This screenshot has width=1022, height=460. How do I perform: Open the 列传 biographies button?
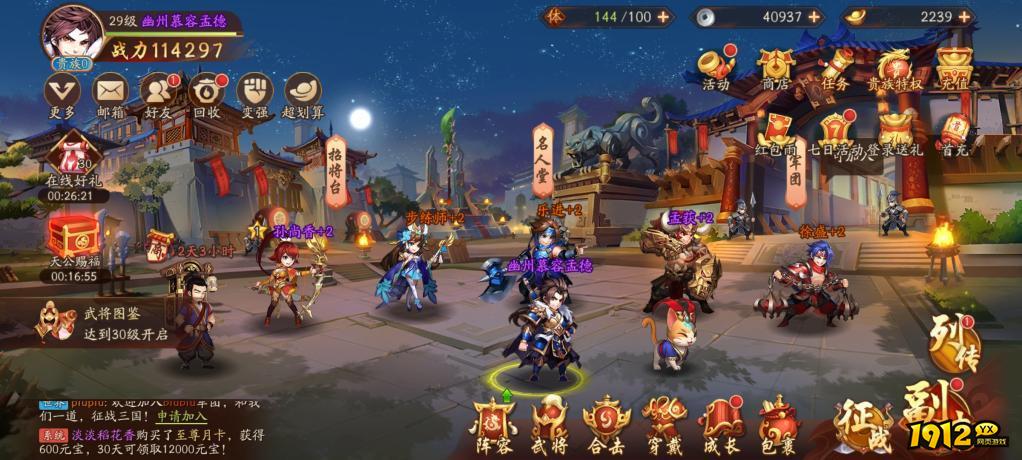click(952, 341)
